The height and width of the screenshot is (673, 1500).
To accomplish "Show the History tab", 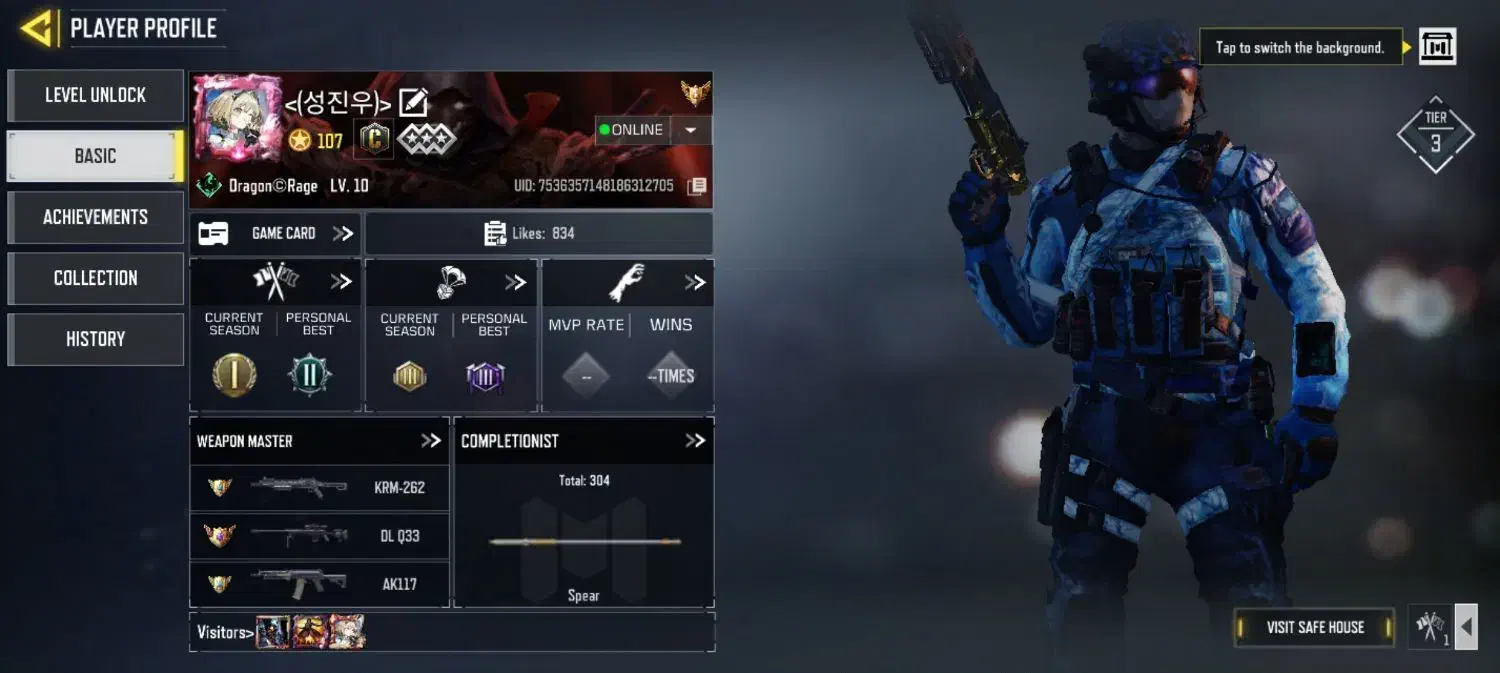I will click(95, 339).
